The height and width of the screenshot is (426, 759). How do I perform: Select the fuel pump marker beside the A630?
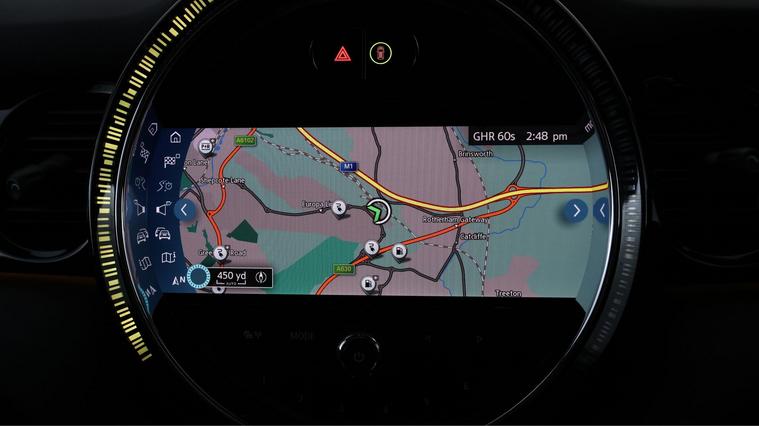(368, 284)
